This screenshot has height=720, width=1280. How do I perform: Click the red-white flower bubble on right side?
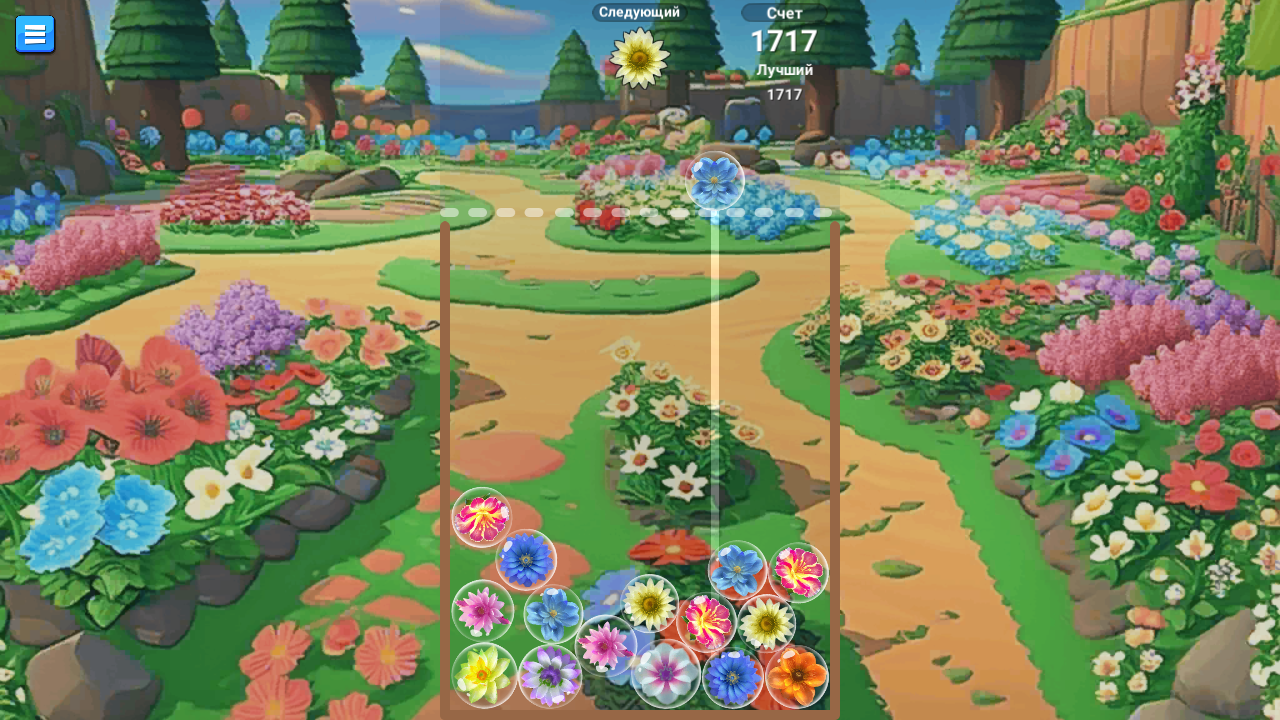tap(797, 570)
